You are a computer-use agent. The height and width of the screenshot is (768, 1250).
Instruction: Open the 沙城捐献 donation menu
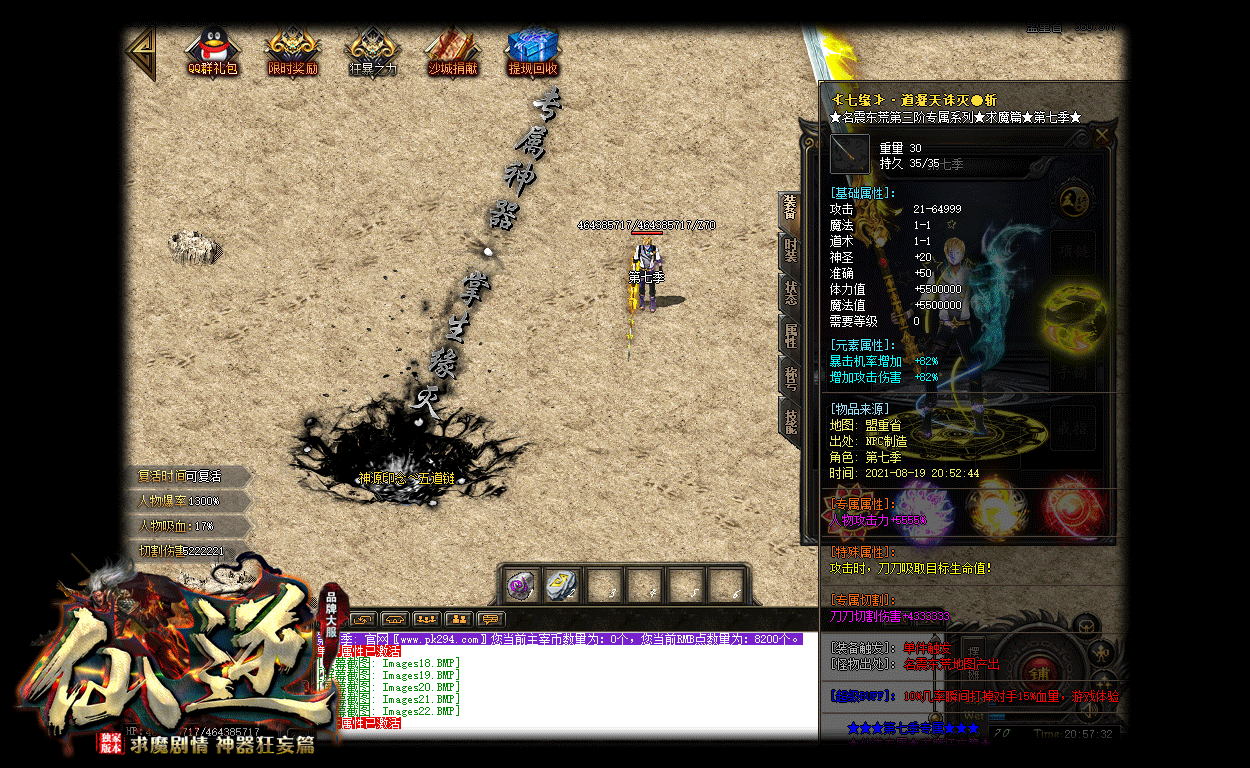coord(452,52)
